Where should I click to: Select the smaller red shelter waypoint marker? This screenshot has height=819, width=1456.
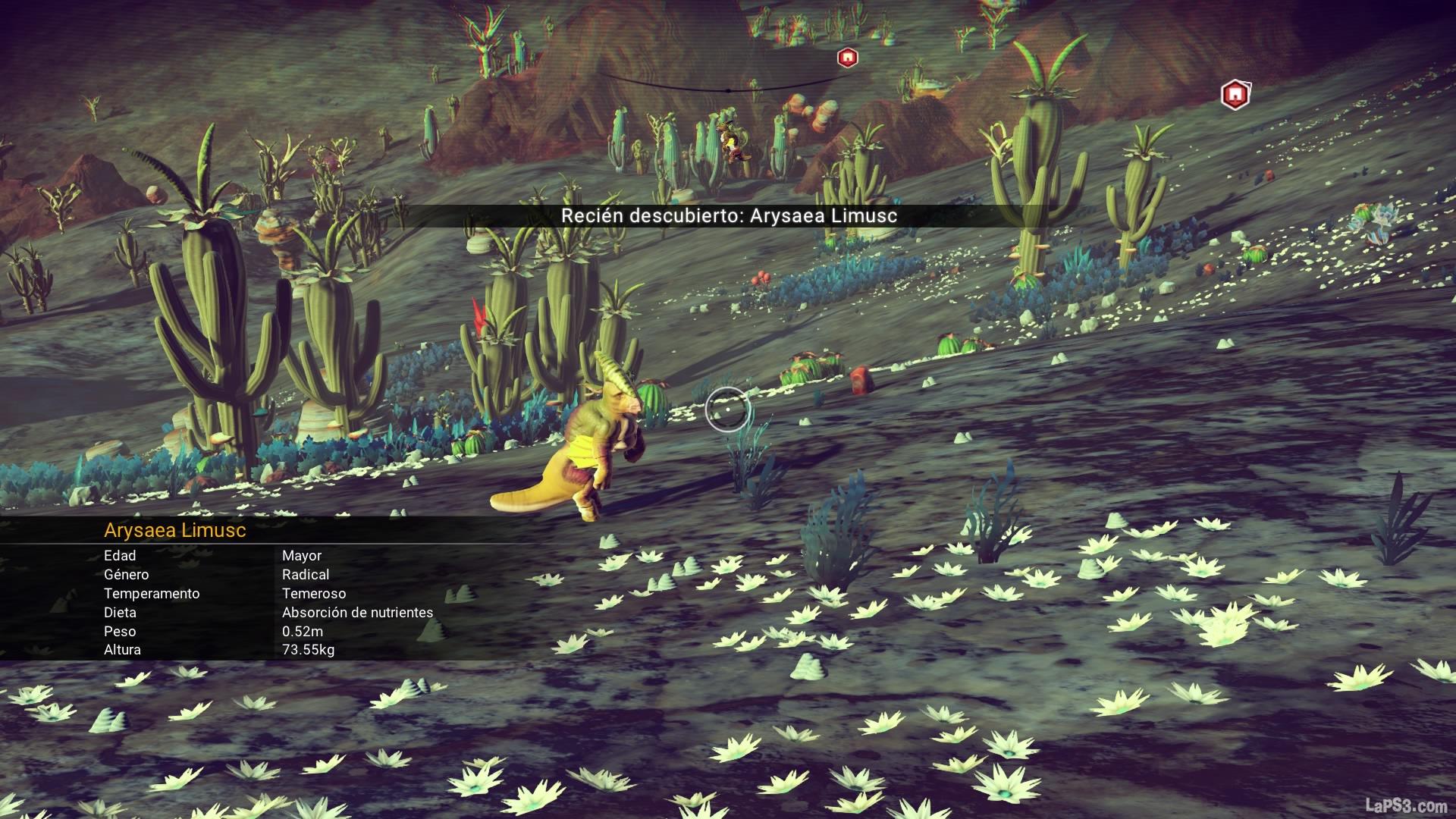click(846, 58)
